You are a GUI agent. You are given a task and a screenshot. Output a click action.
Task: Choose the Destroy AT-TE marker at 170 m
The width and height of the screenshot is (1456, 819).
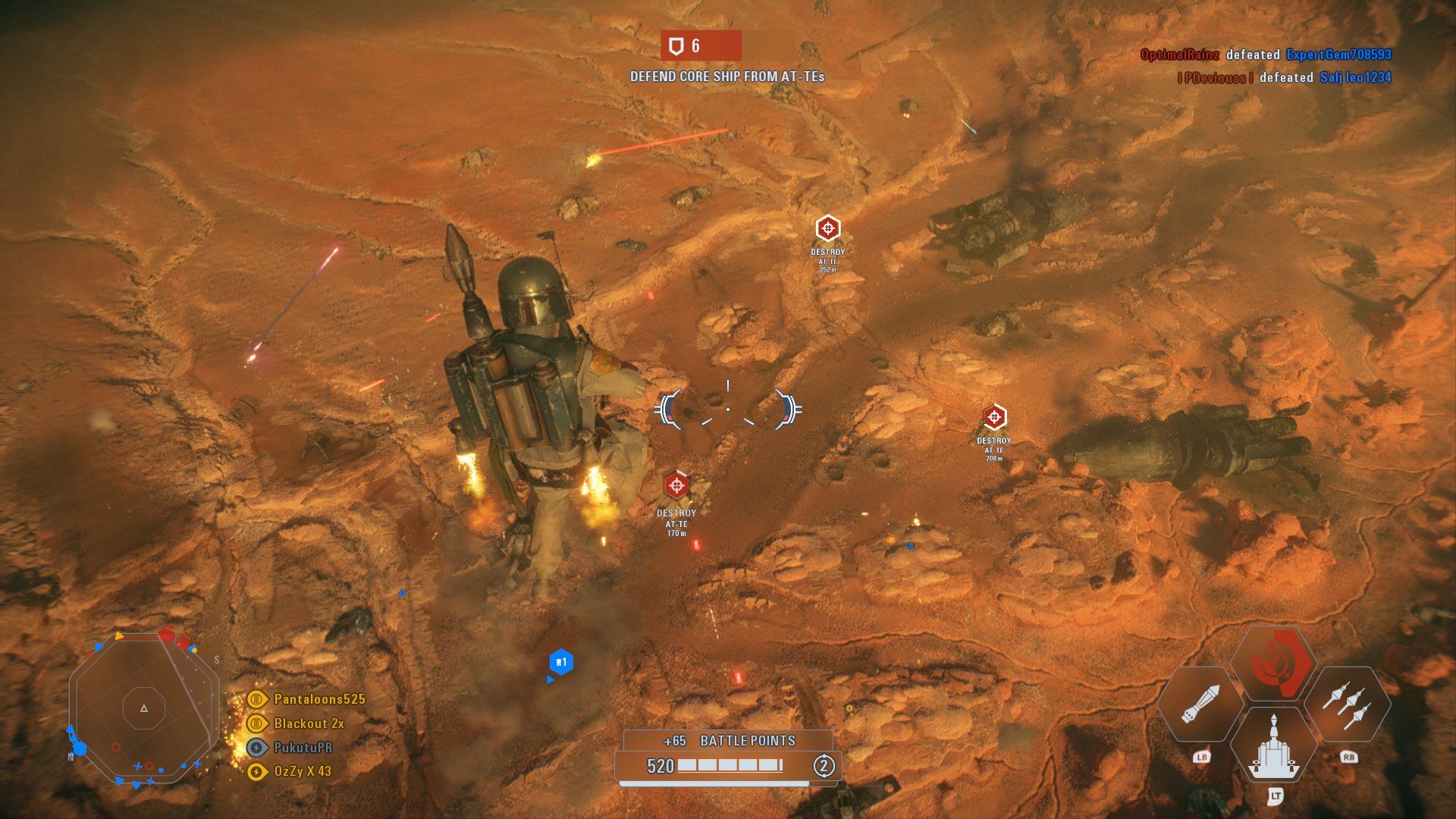pos(676,485)
